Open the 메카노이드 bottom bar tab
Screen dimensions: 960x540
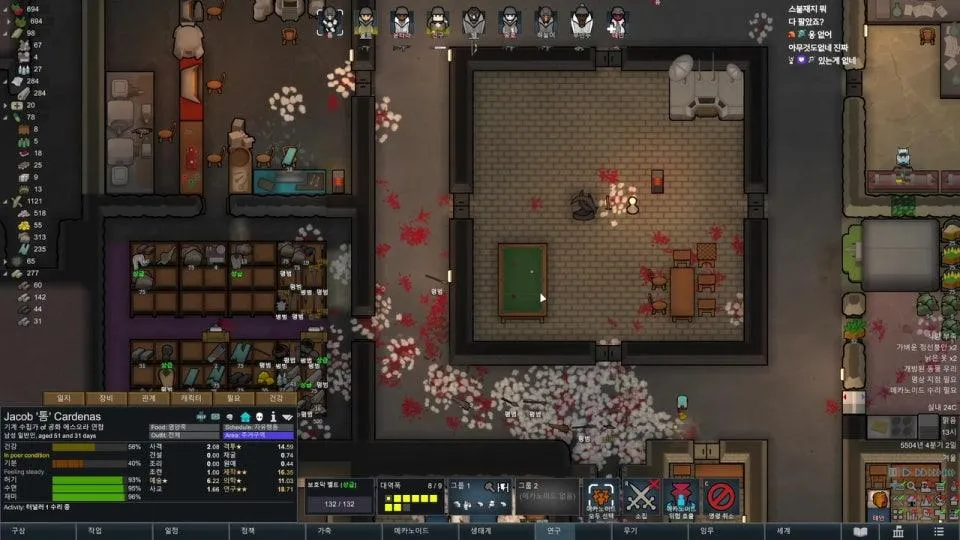402,531
